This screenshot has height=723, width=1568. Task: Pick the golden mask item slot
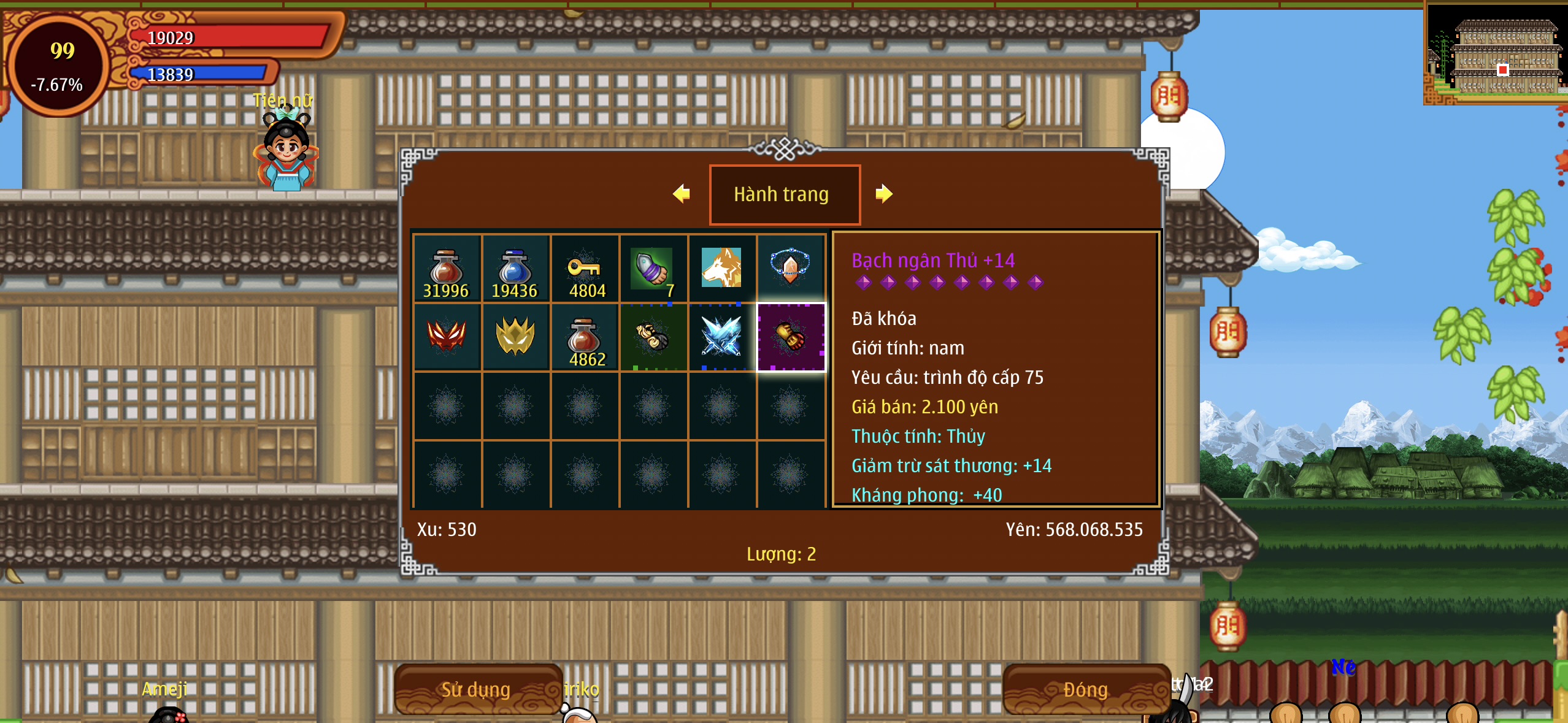515,337
